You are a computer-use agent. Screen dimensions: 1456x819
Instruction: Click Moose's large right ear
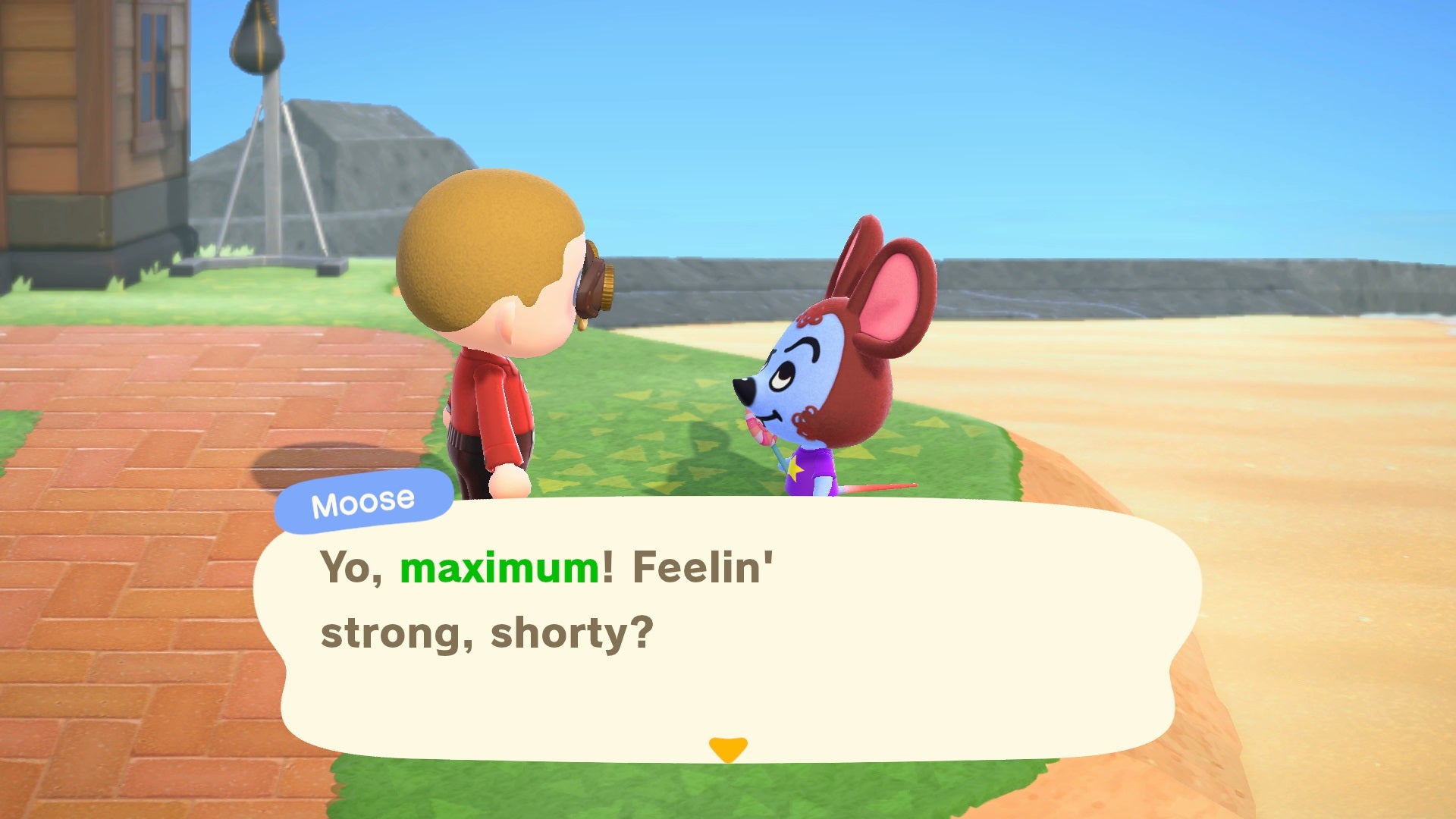[x=895, y=288]
